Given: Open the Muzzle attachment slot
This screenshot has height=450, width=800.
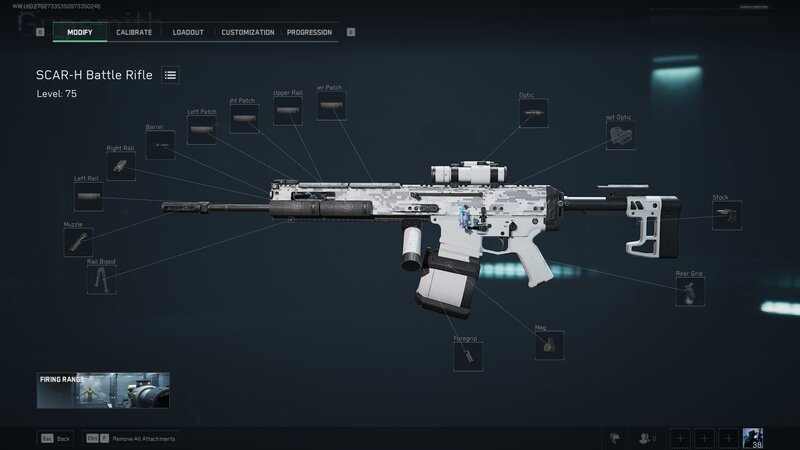Looking at the screenshot, I should tap(77, 242).
